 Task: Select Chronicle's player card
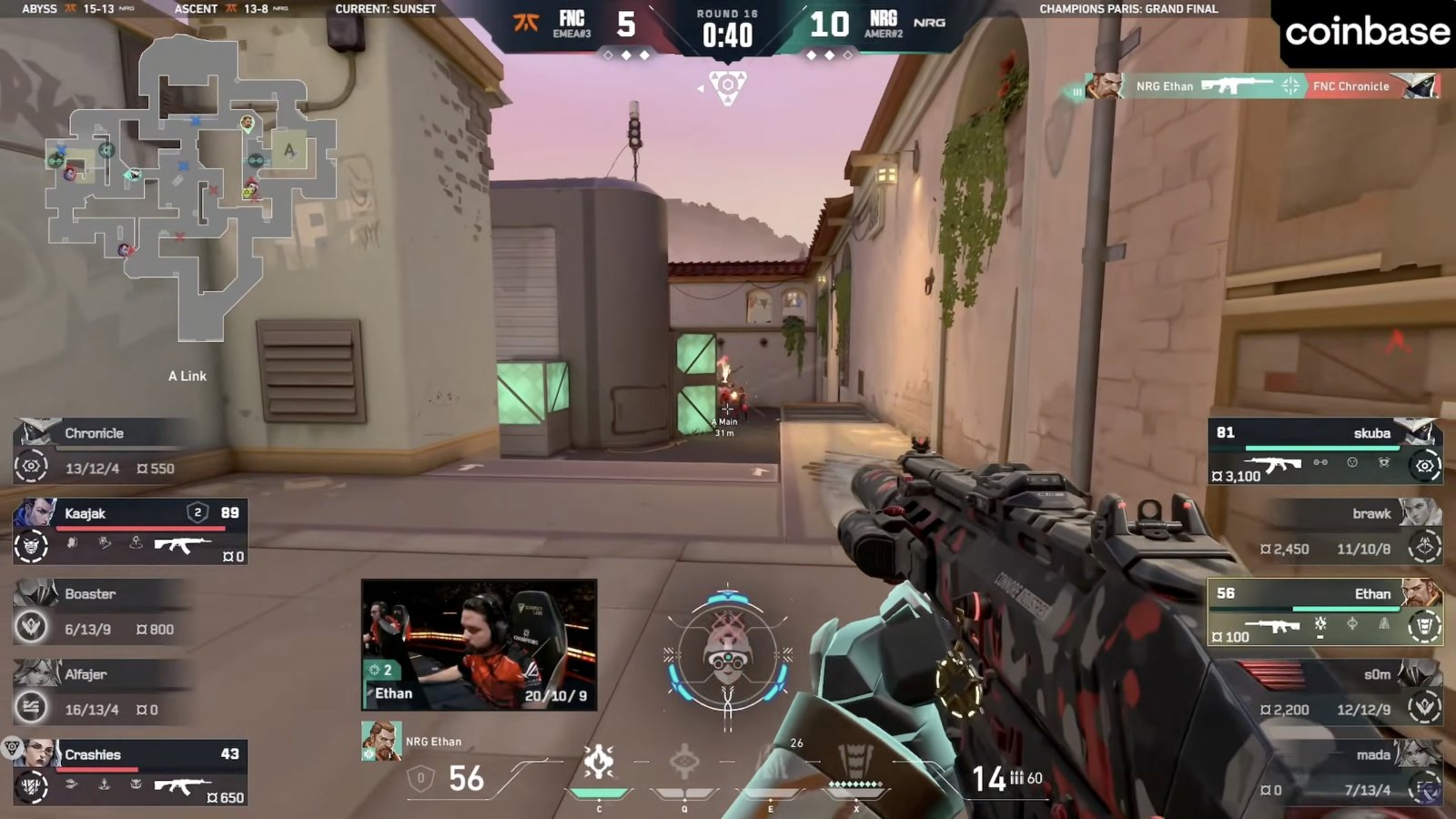(105, 450)
